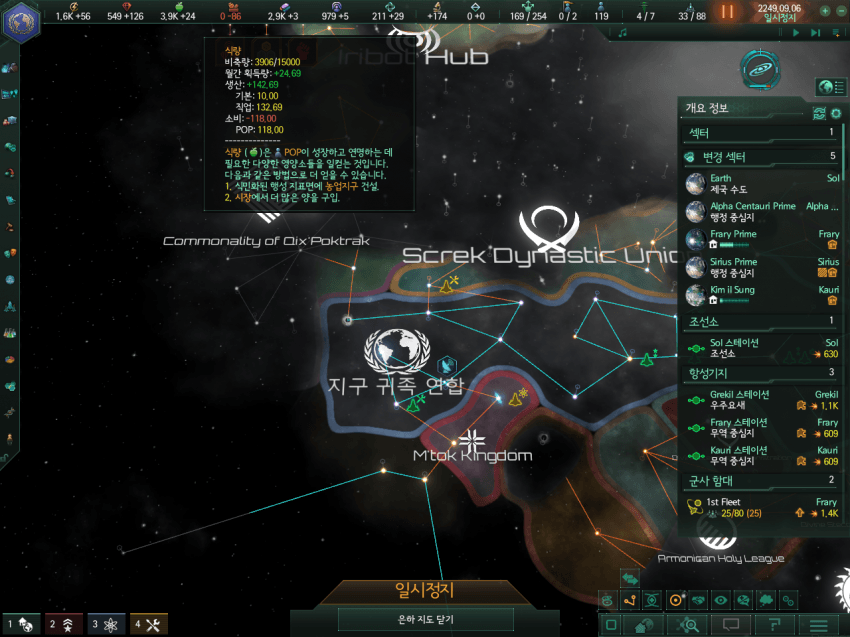Viewport: 850px width, 637px height.
Task: Toggle the eye map mode filter
Action: pyautogui.click(x=721, y=600)
